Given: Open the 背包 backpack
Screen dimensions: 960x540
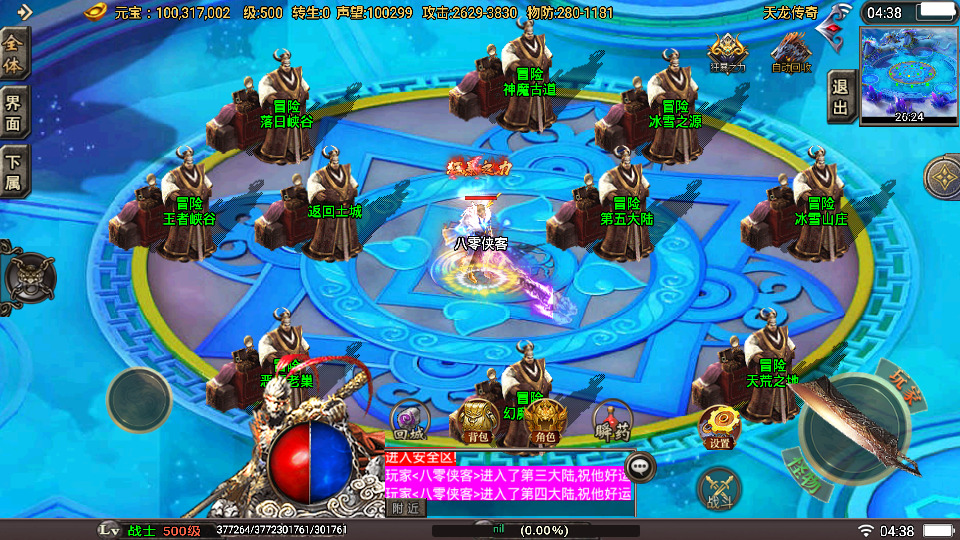Looking at the screenshot, I should coord(476,421).
